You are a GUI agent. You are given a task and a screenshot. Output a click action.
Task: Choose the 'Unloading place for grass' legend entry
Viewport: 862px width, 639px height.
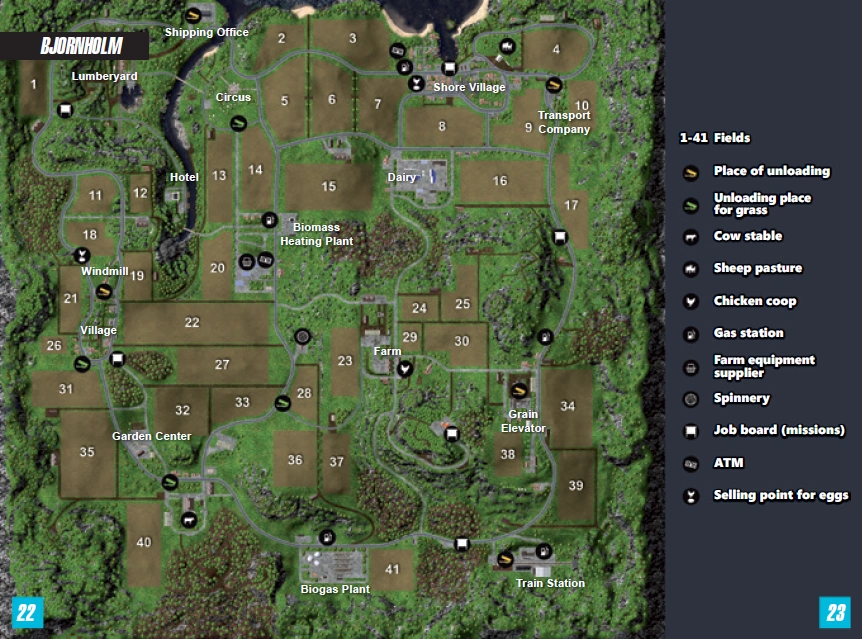762,204
